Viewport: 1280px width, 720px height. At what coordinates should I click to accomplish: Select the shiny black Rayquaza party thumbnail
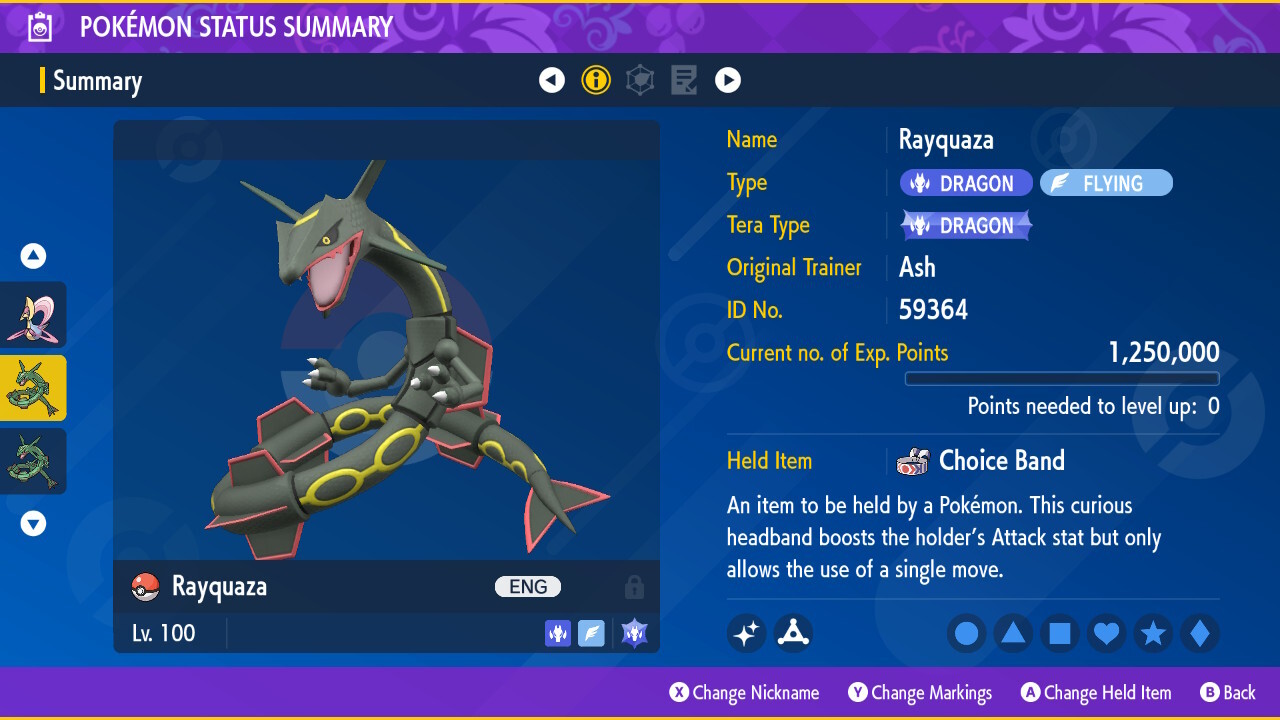pos(34,388)
